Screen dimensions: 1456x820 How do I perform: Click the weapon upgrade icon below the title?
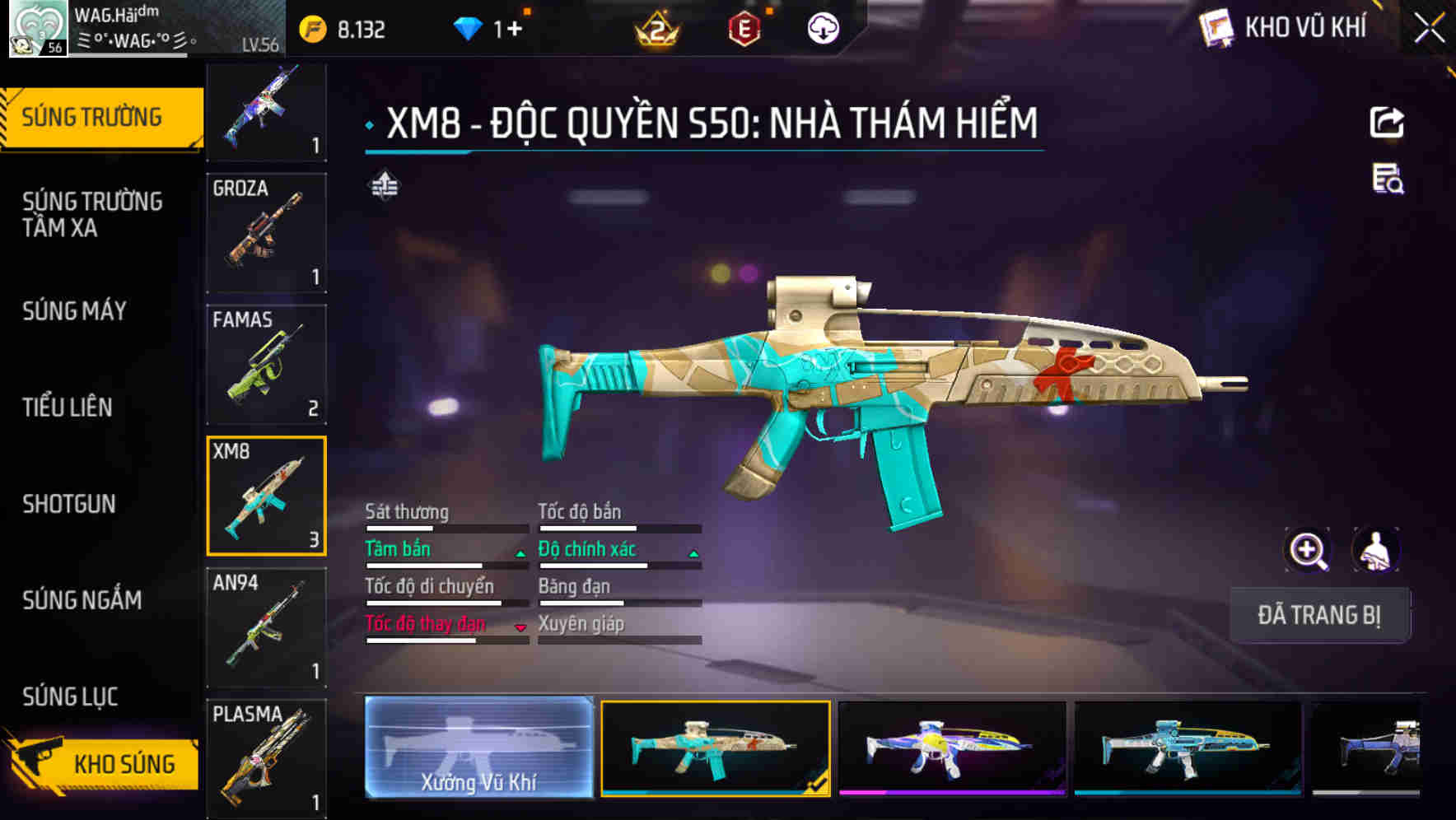click(x=384, y=186)
